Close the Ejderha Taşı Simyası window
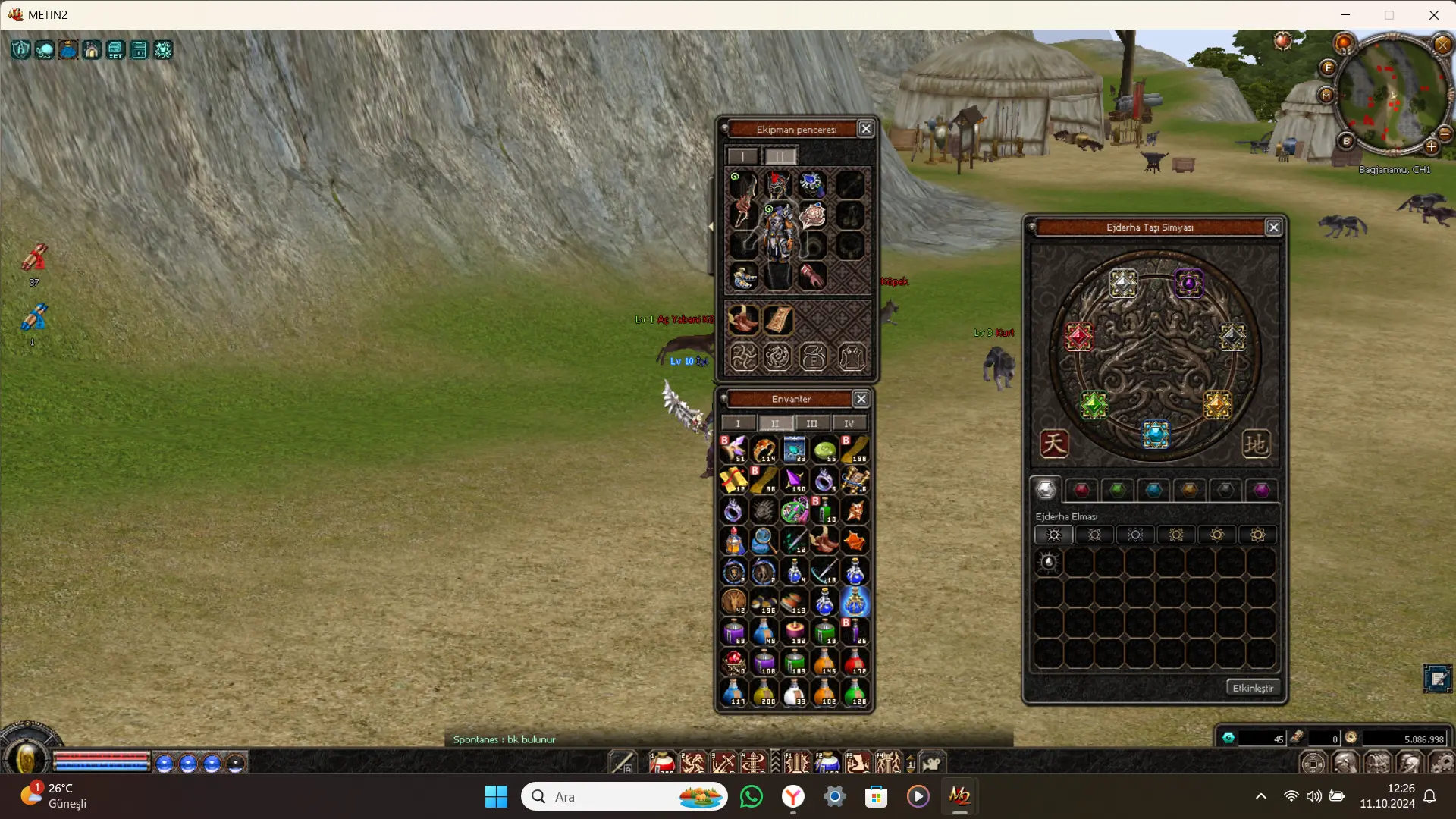The image size is (1456, 819). click(x=1274, y=227)
